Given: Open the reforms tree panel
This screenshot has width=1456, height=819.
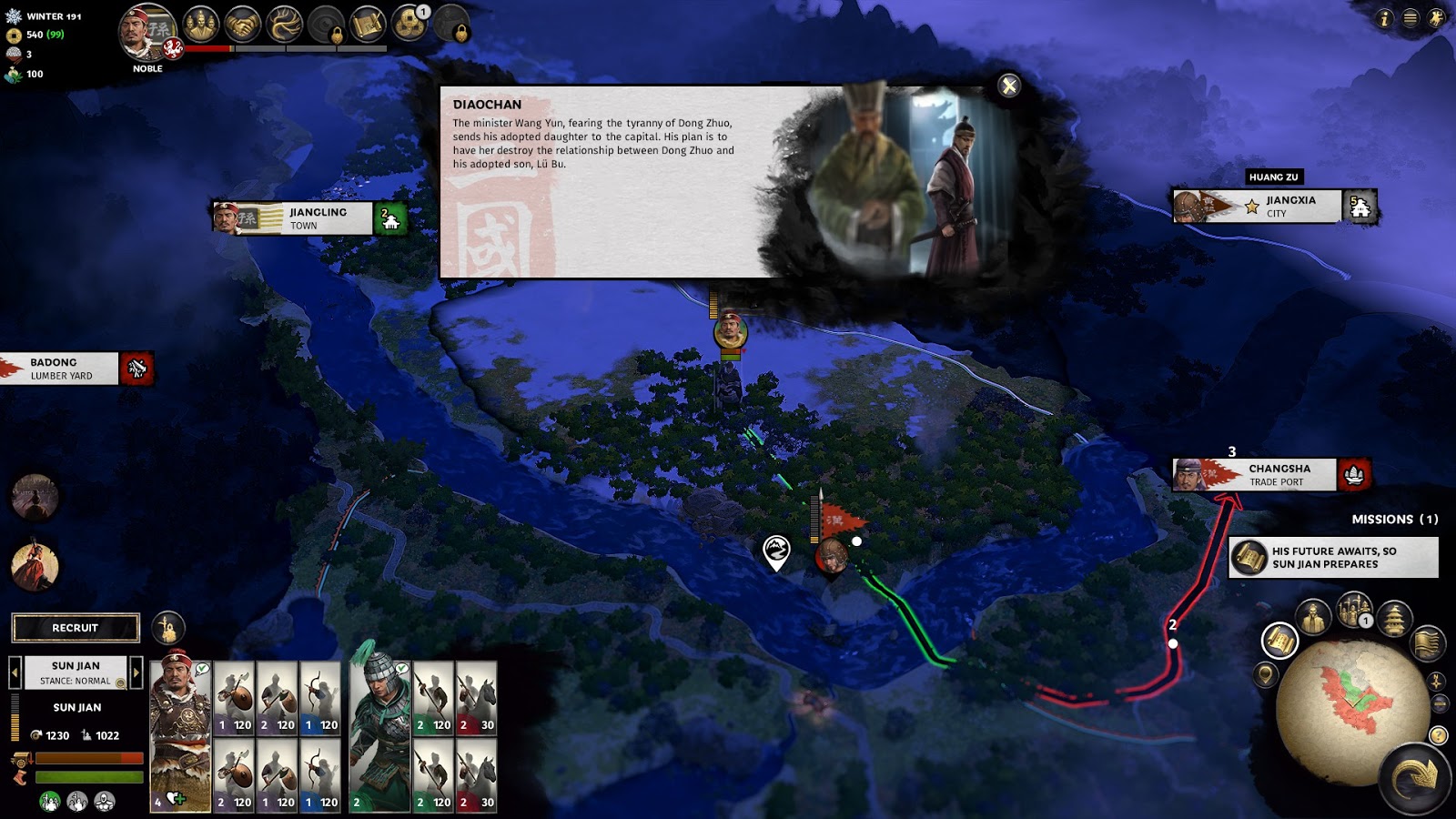Looking at the screenshot, I should click(284, 25).
